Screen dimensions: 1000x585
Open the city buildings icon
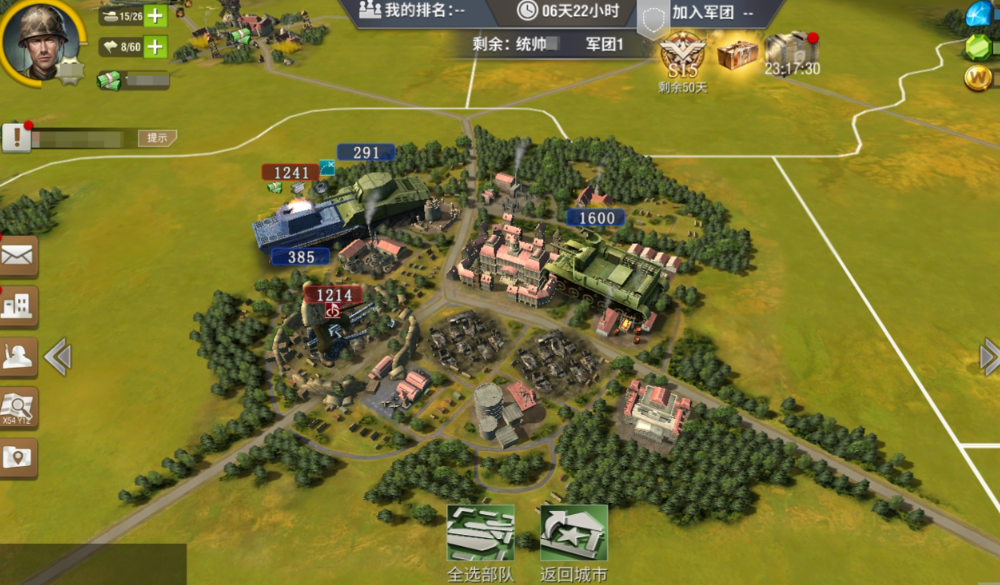17,307
